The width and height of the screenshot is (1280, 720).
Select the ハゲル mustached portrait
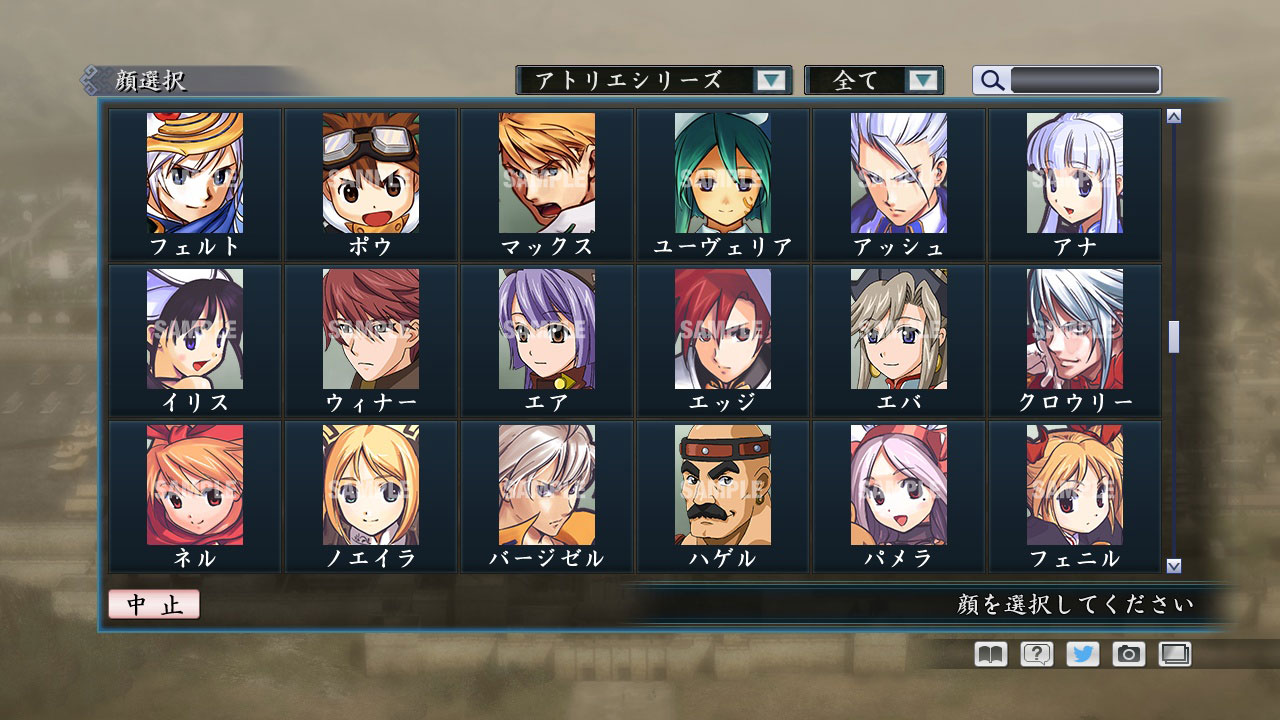pyautogui.click(x=723, y=490)
